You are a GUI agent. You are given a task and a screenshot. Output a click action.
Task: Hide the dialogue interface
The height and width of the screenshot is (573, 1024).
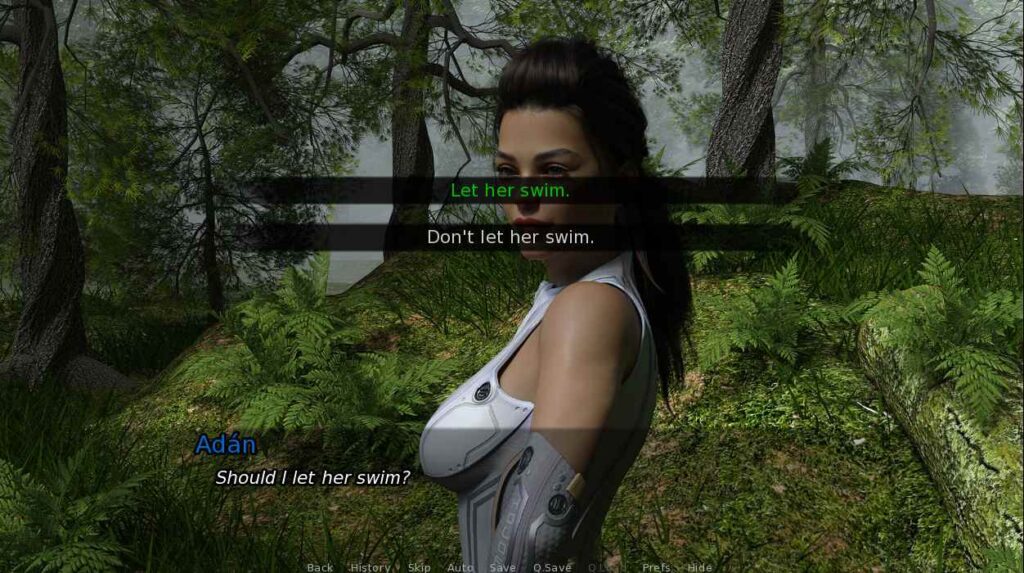click(x=700, y=567)
